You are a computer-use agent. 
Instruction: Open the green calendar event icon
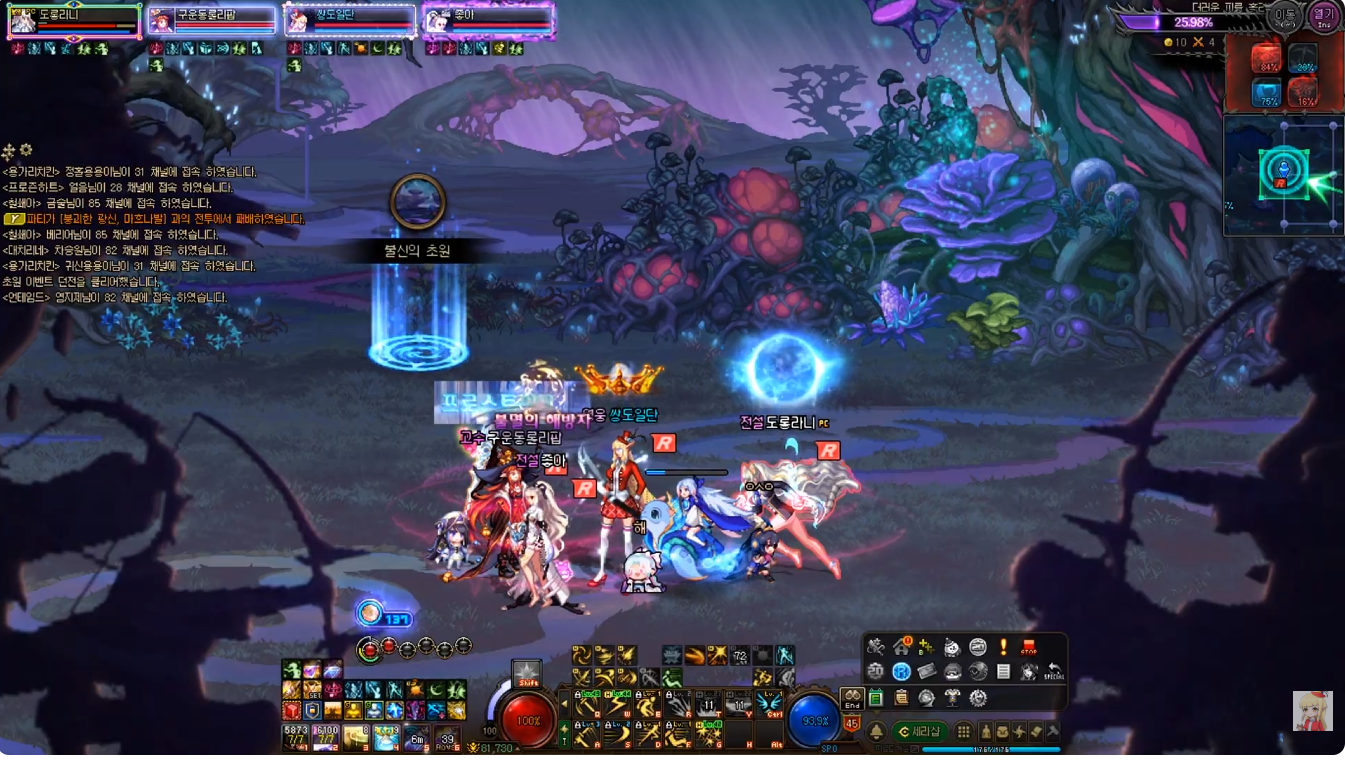(876, 698)
